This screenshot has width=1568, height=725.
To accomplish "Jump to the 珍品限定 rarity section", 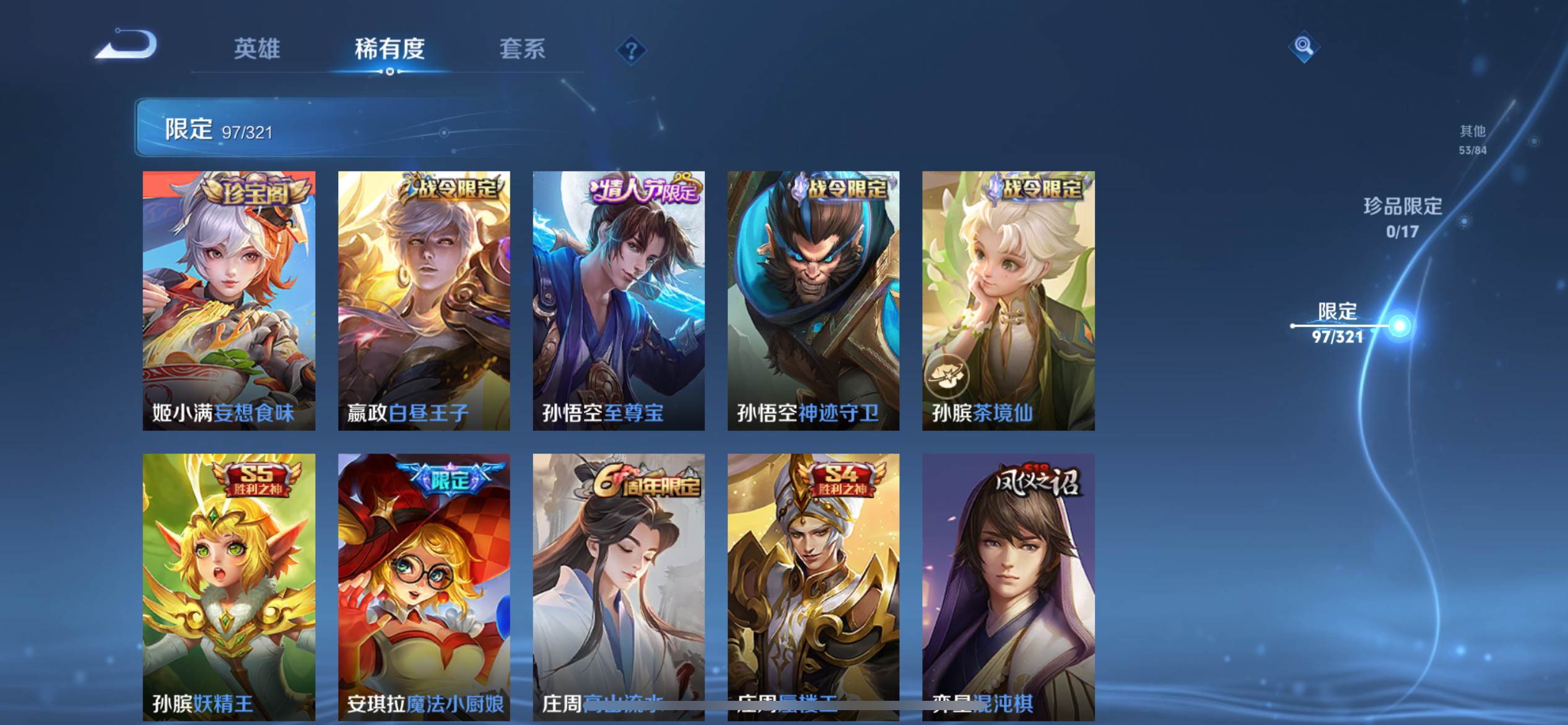I will click(x=1403, y=217).
